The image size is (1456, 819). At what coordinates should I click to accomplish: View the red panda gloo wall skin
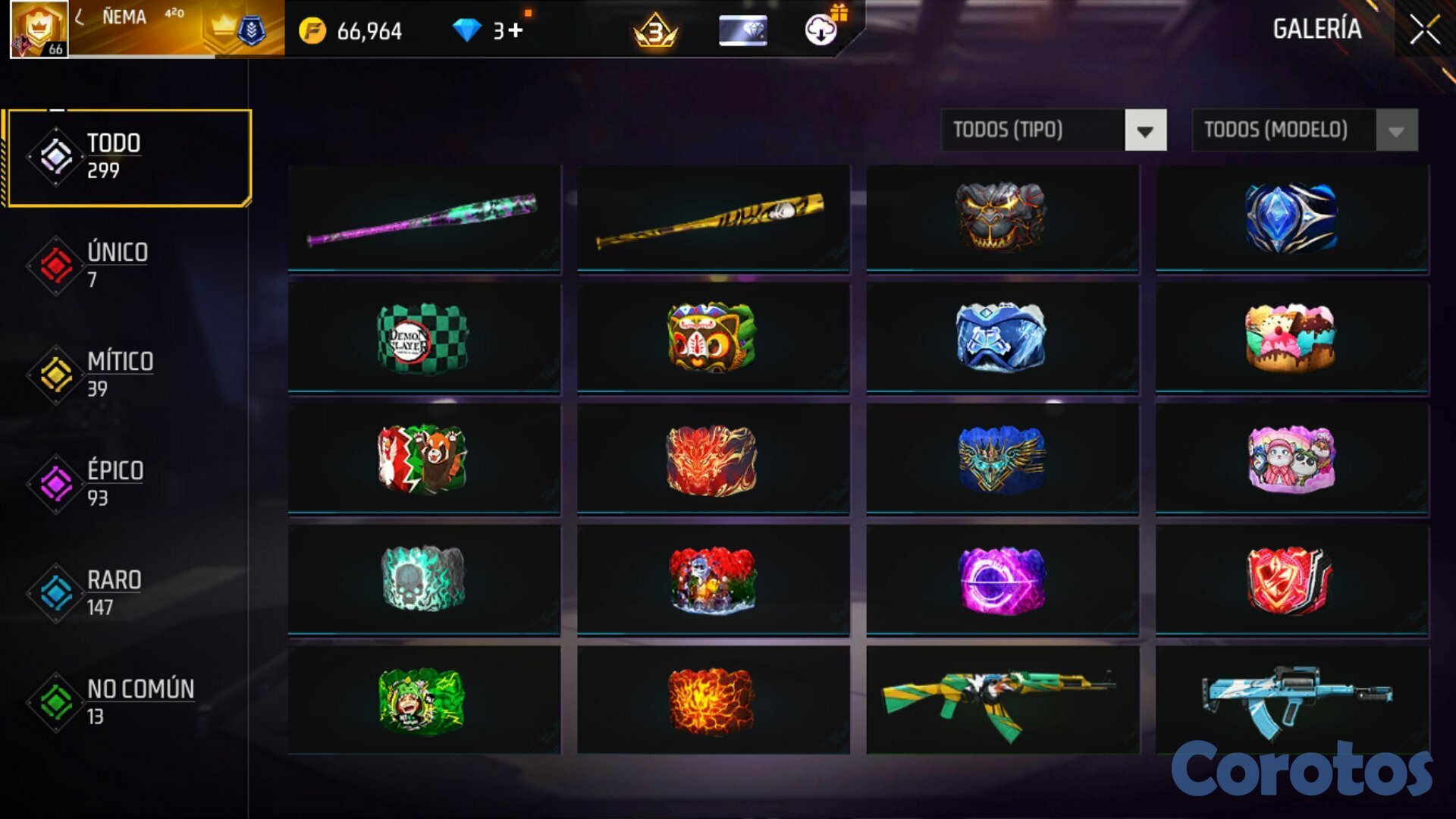tap(424, 460)
